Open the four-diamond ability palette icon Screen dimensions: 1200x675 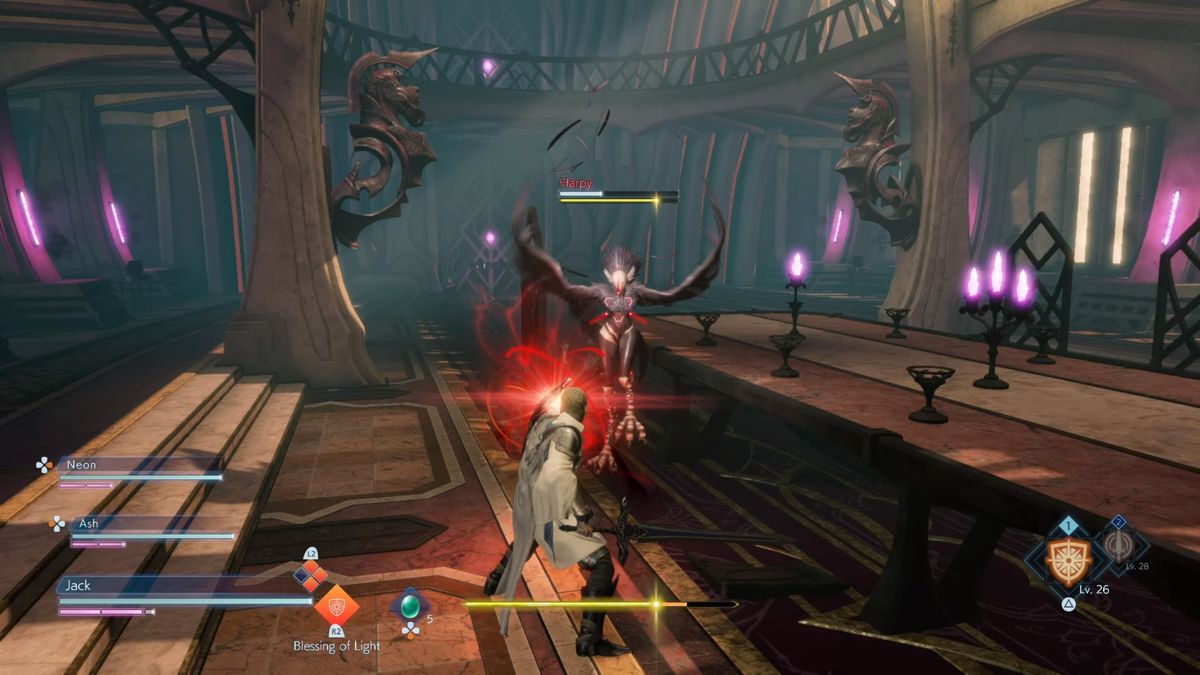pyautogui.click(x=311, y=574)
